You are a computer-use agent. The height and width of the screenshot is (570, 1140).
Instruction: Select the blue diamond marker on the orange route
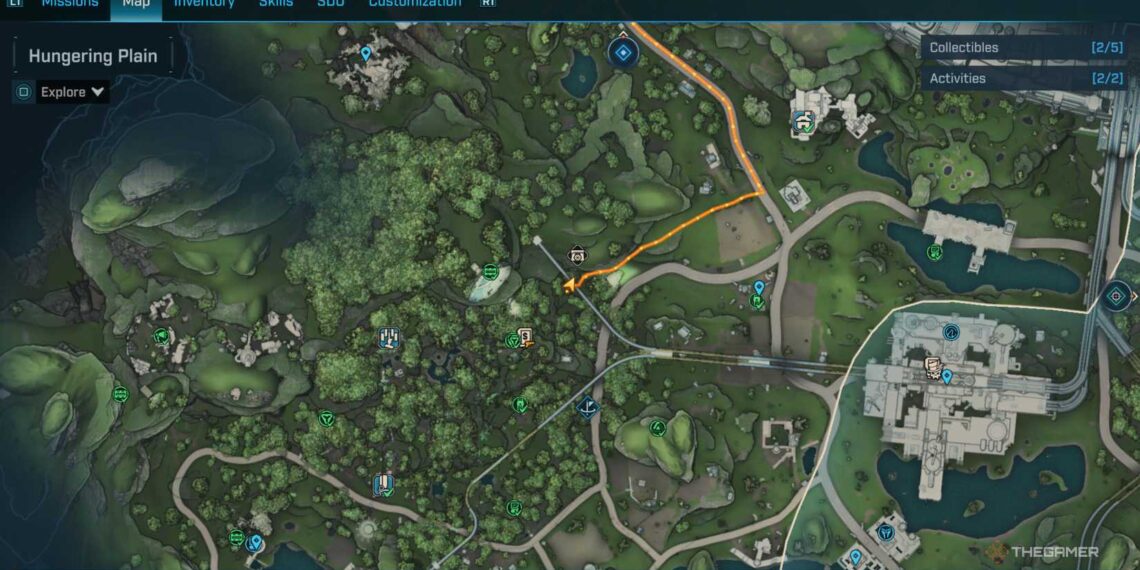point(623,51)
